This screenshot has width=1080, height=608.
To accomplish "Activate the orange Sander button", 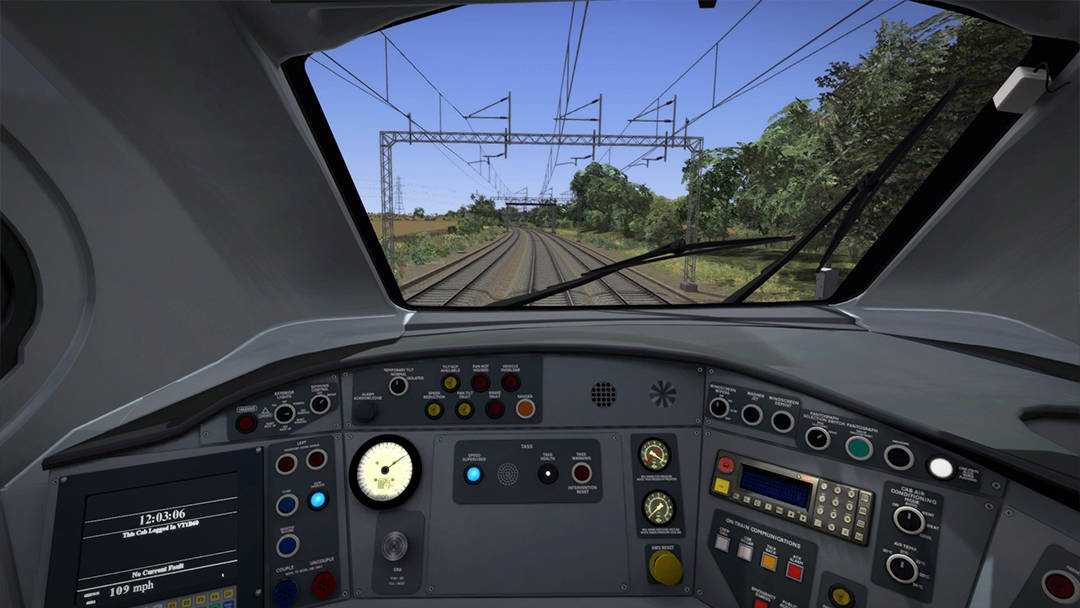I will pyautogui.click(x=525, y=408).
